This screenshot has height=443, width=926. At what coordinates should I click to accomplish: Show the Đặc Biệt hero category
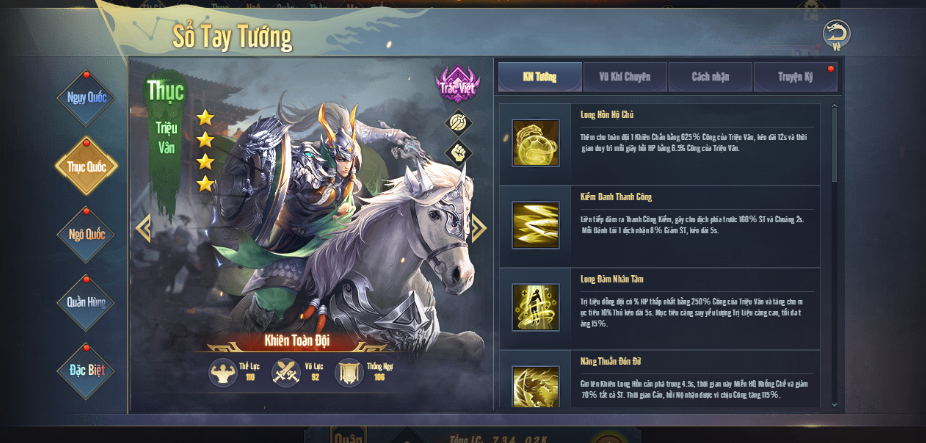coord(86,369)
